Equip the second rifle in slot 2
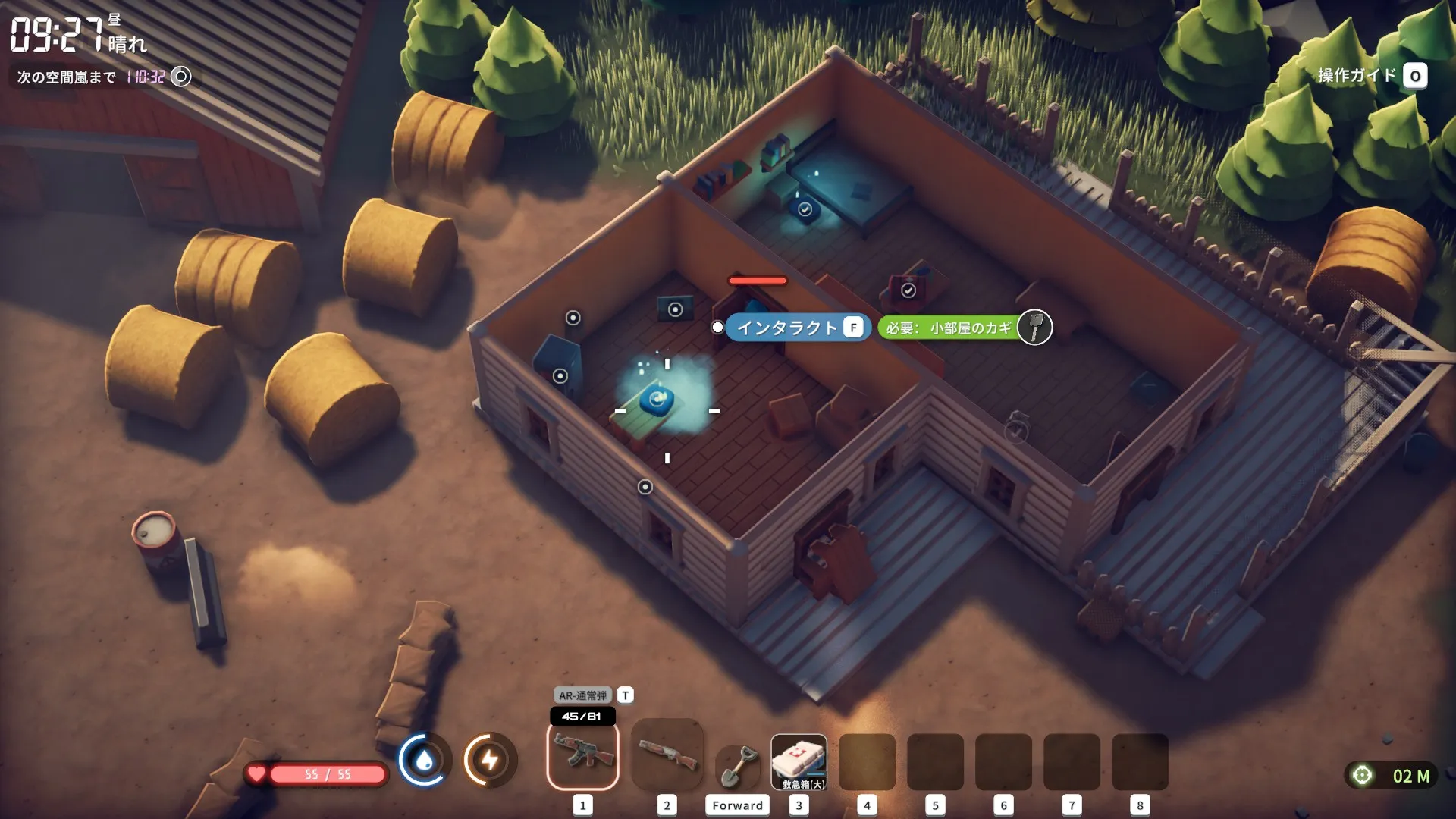This screenshot has height=819, width=1456. coord(667,756)
